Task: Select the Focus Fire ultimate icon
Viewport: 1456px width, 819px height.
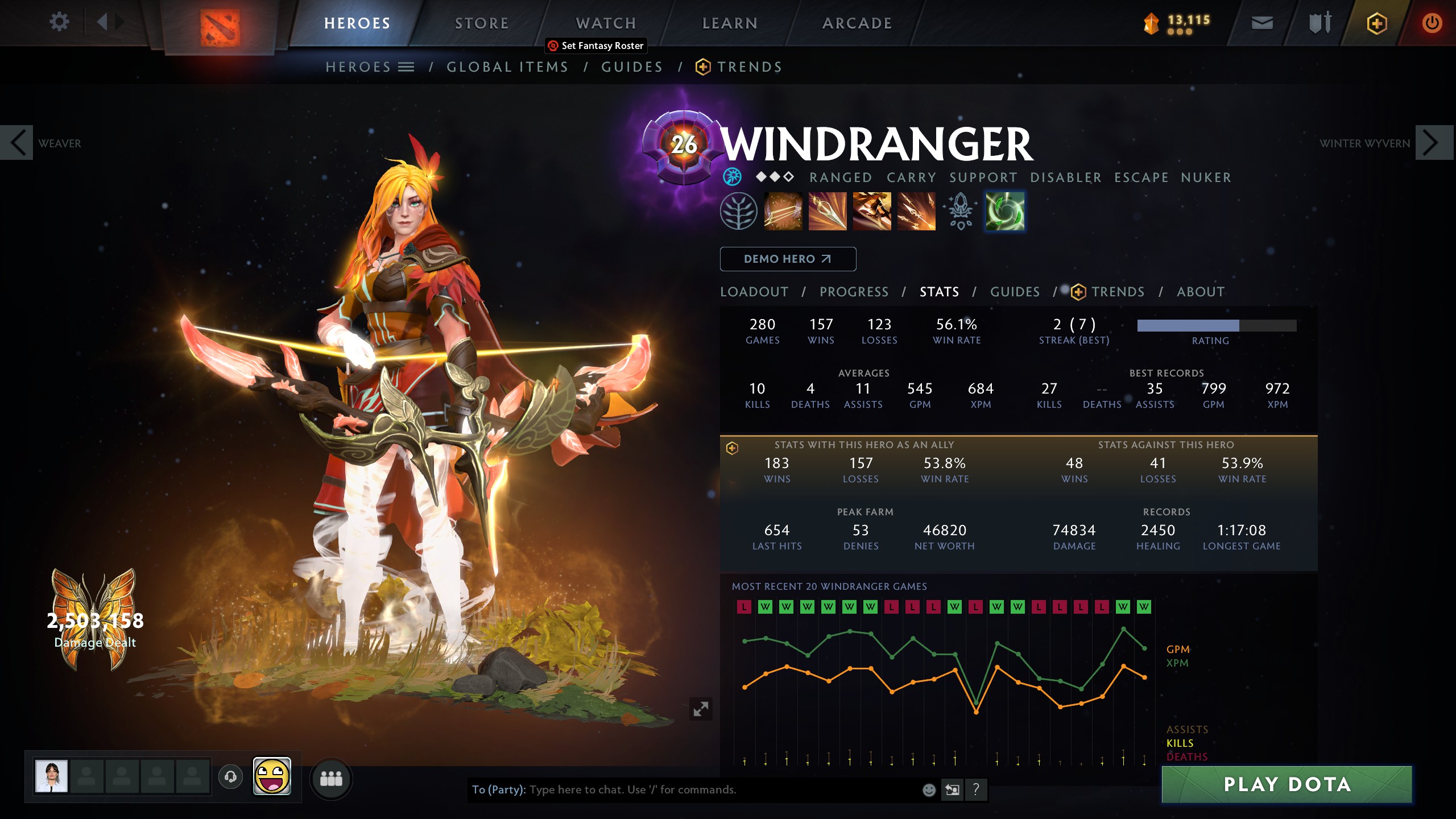Action: click(x=916, y=212)
